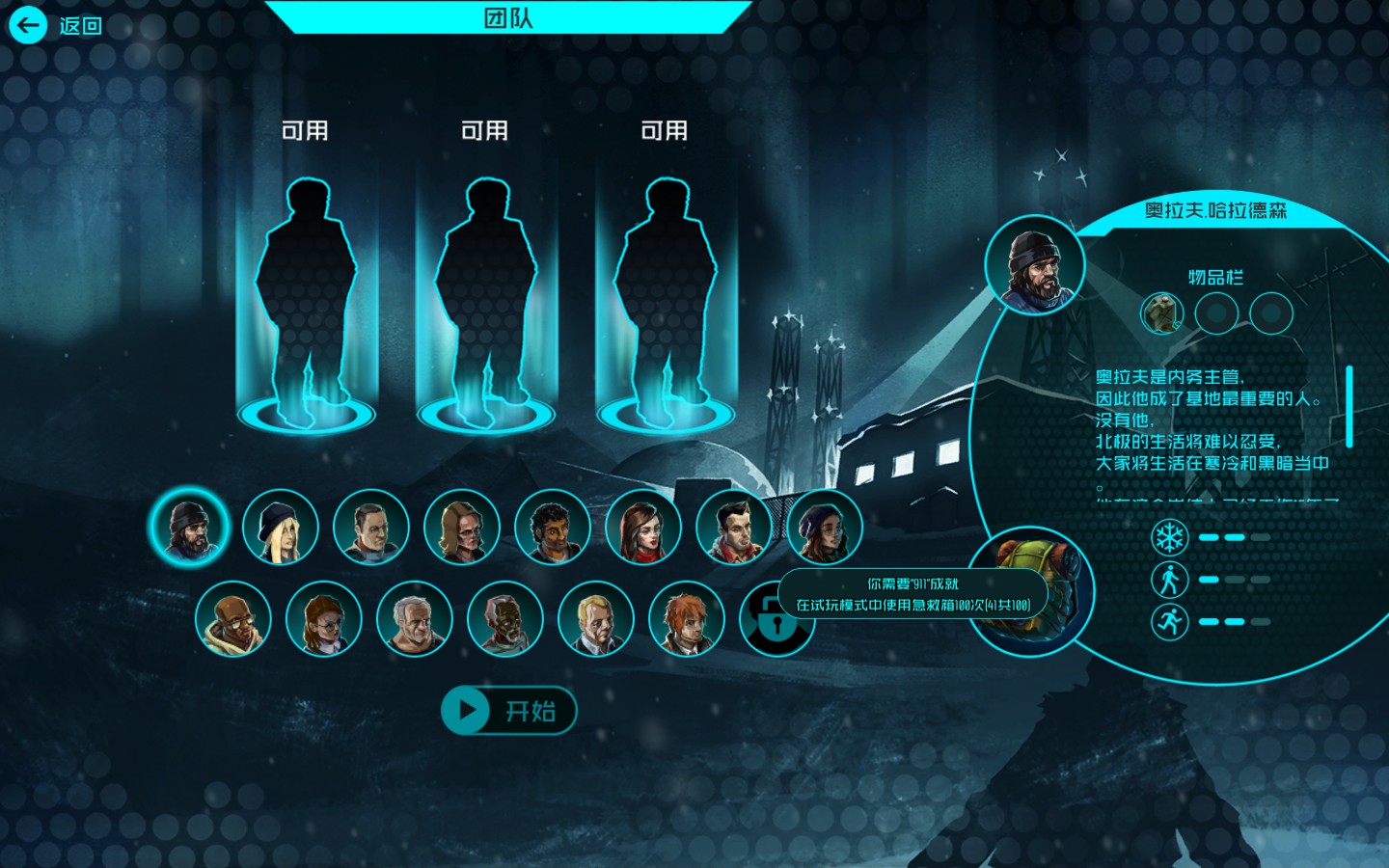Image resolution: width=1389 pixels, height=868 pixels.
Task: Select the item in the first inventory slot
Action: [1161, 312]
